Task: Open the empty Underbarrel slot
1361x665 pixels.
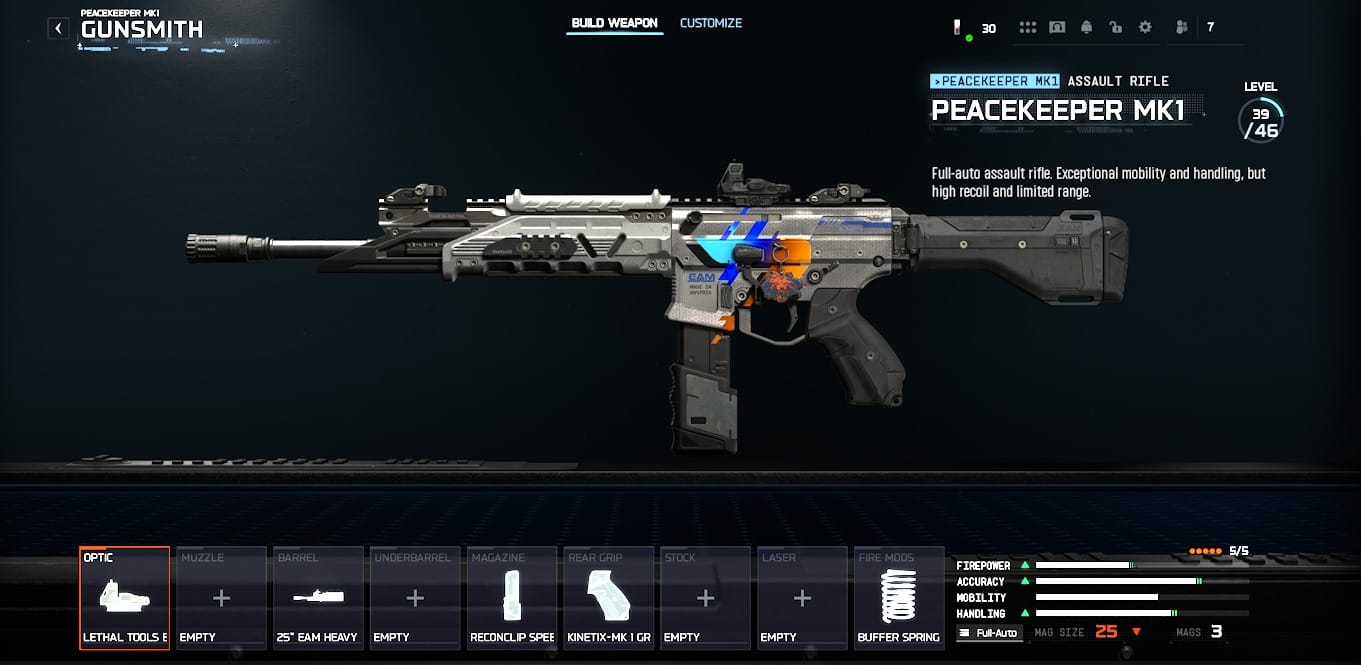Action: click(x=415, y=598)
